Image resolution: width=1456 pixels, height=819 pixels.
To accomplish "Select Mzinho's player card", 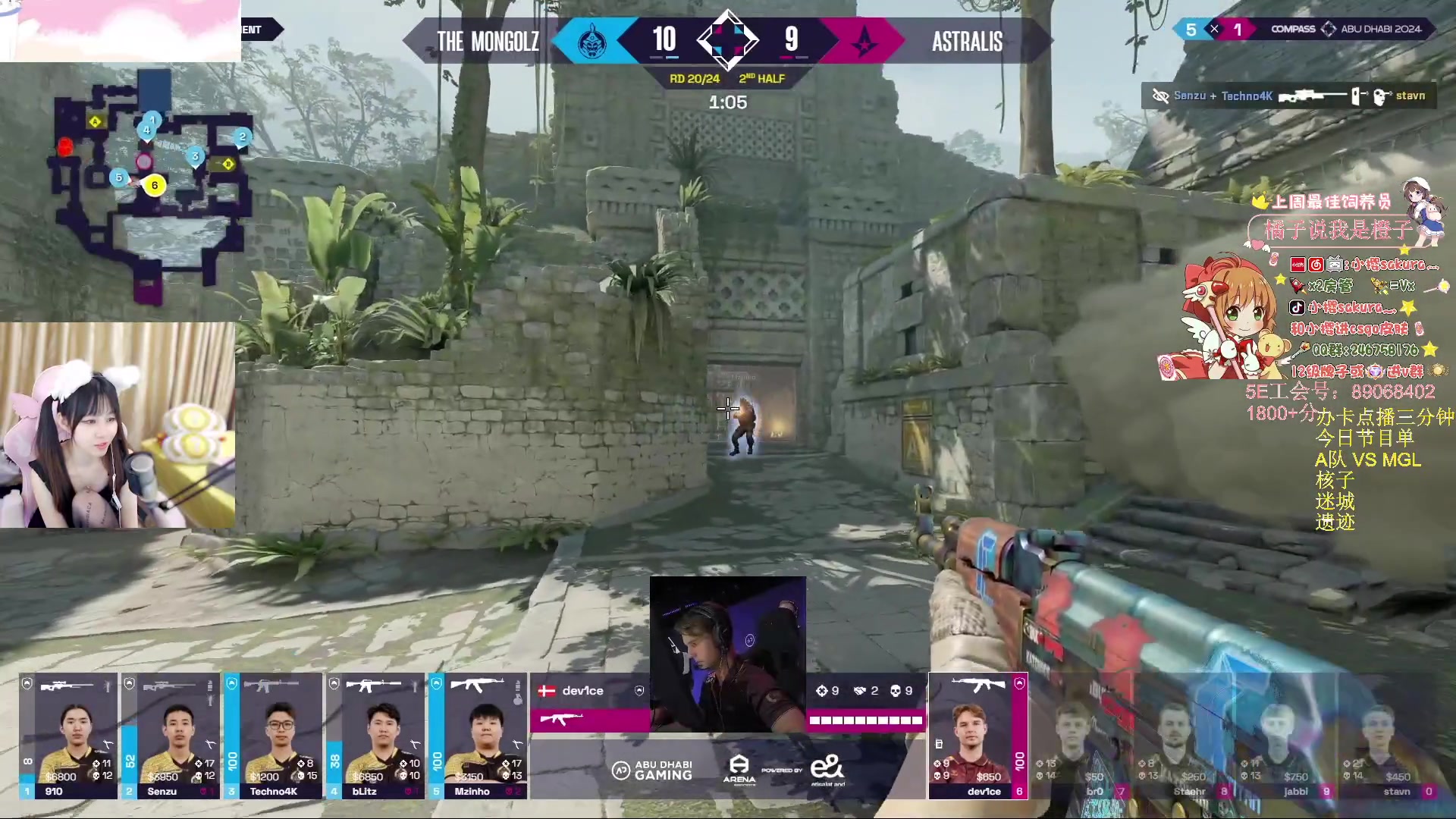I will (478, 736).
